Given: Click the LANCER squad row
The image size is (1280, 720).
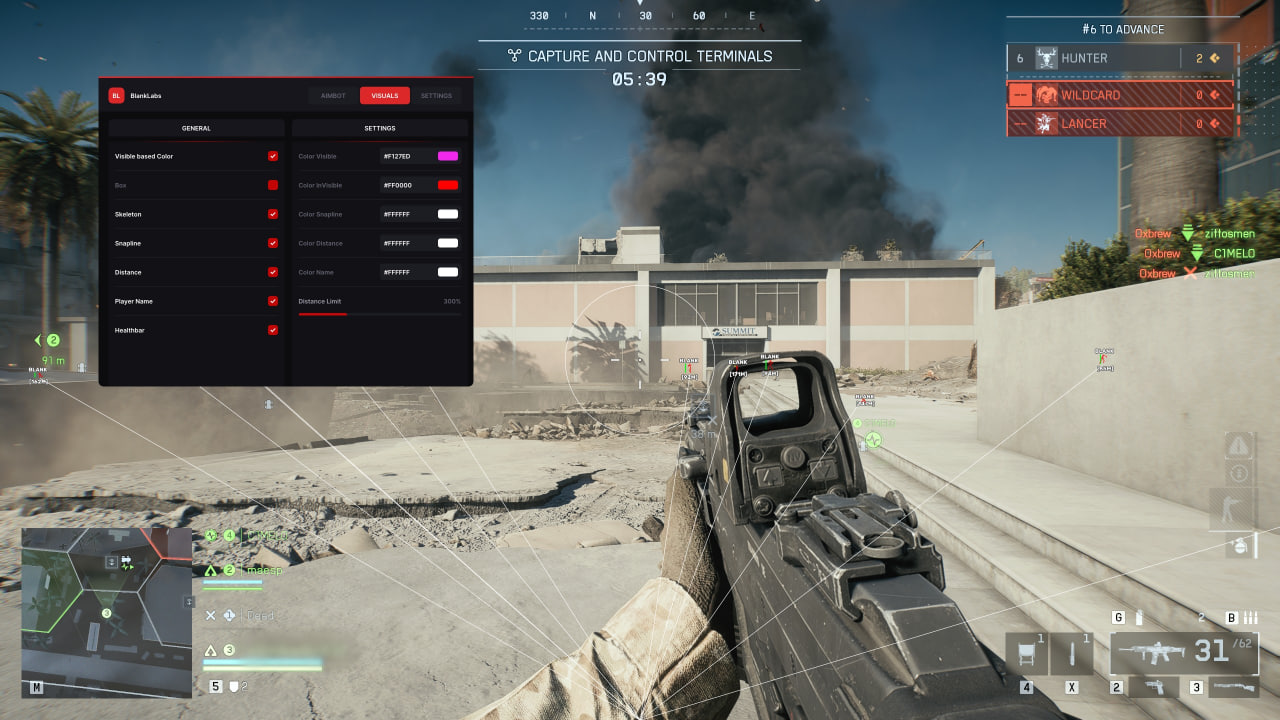Looking at the screenshot, I should point(1121,124).
